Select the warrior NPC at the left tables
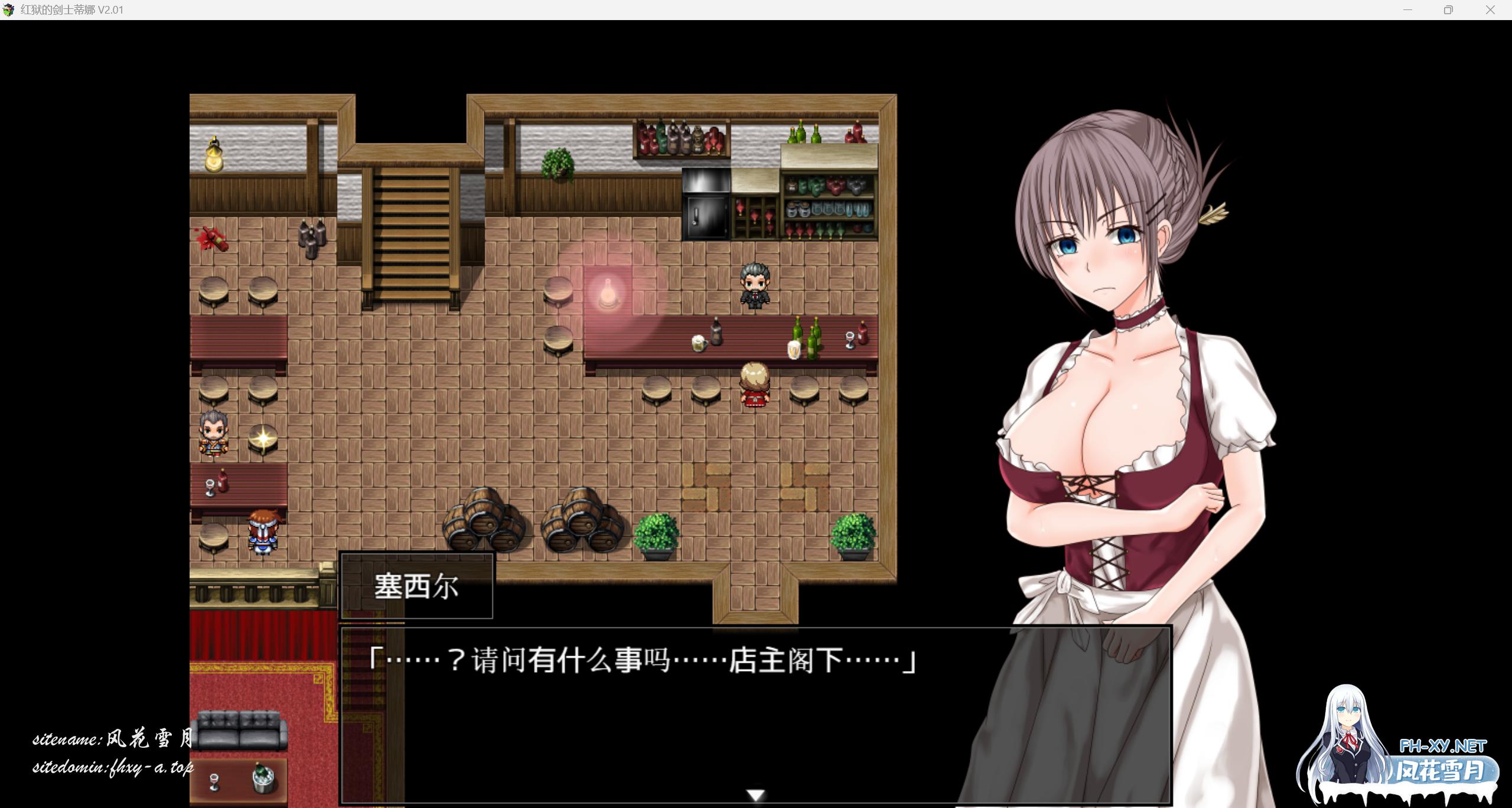The height and width of the screenshot is (808, 1512). pyautogui.click(x=214, y=432)
